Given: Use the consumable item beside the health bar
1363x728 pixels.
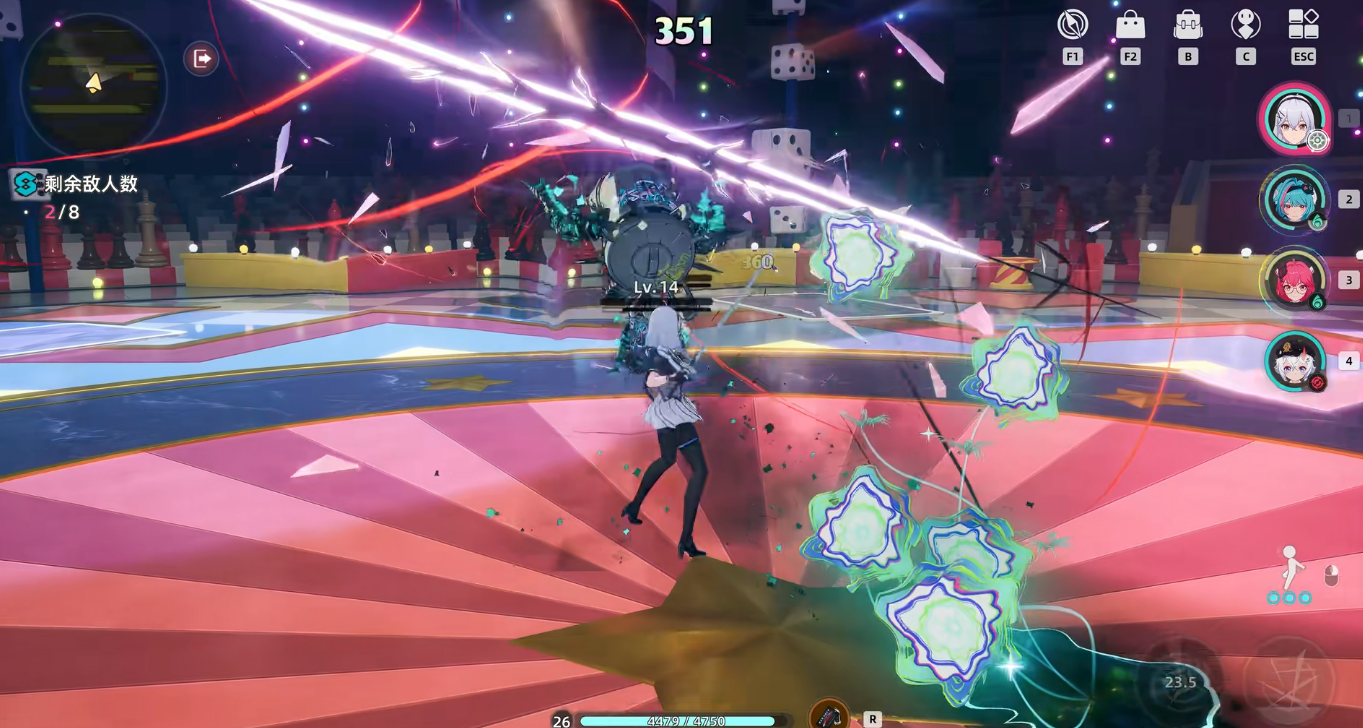Looking at the screenshot, I should pos(829,715).
